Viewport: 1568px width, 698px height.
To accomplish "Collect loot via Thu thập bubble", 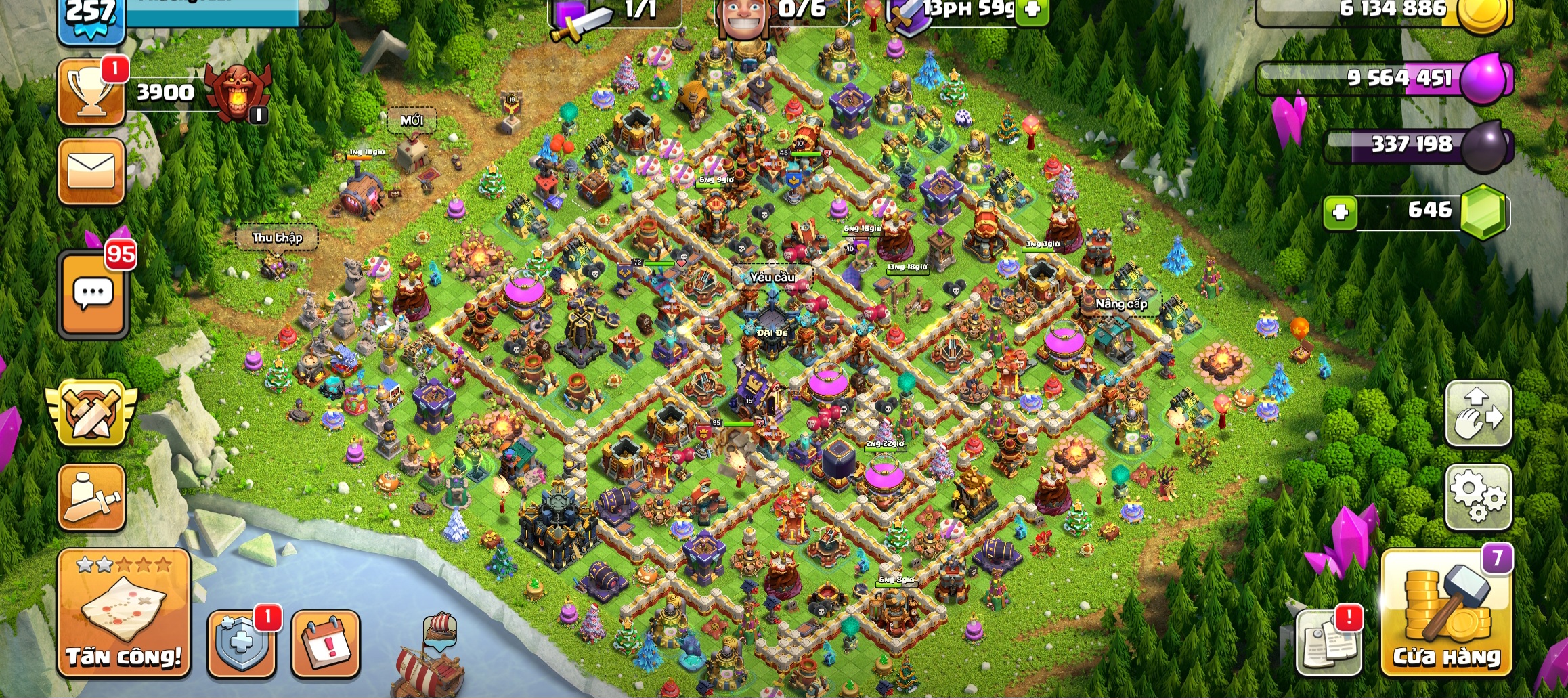I will (x=277, y=238).
